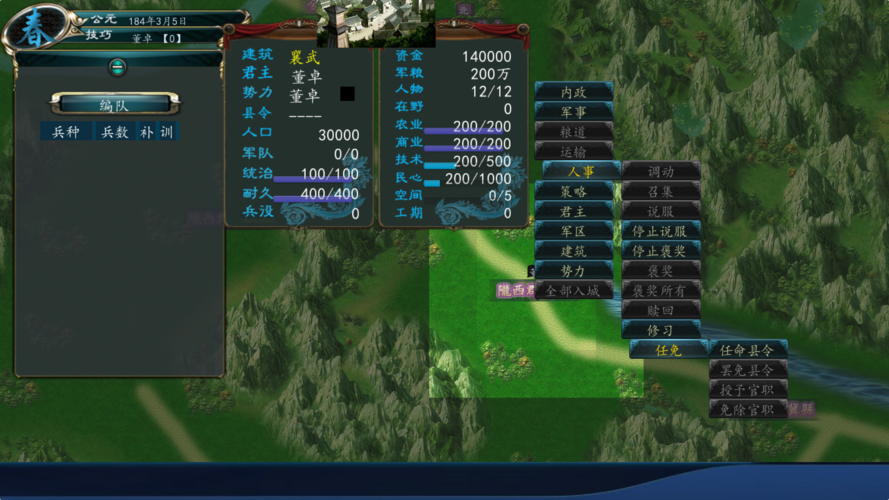Choose 召集 (summon) in personnel submenu
The image size is (889, 500).
[661, 191]
